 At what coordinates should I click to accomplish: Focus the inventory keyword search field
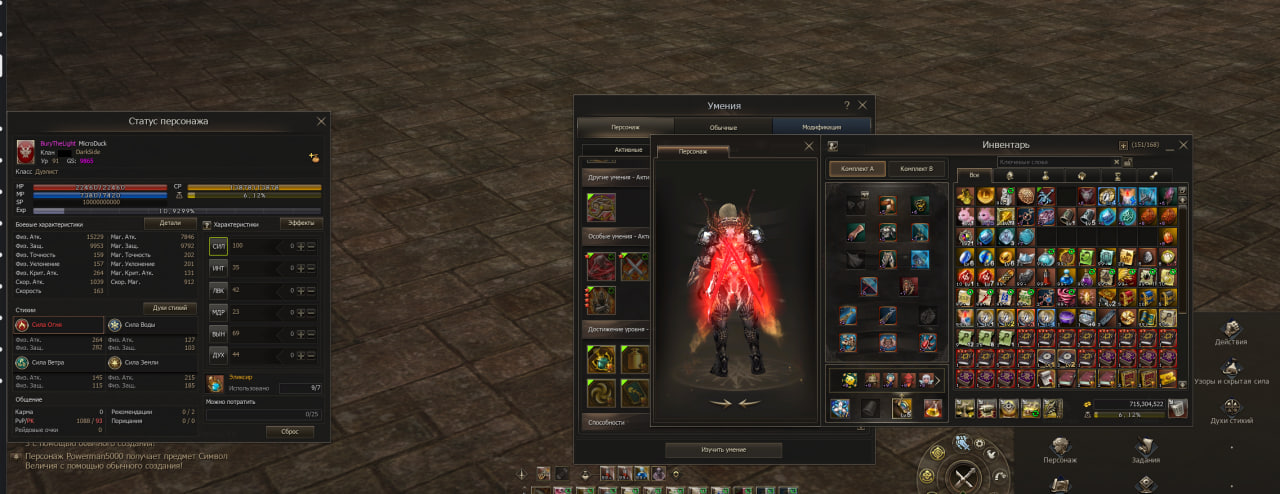(1055, 162)
